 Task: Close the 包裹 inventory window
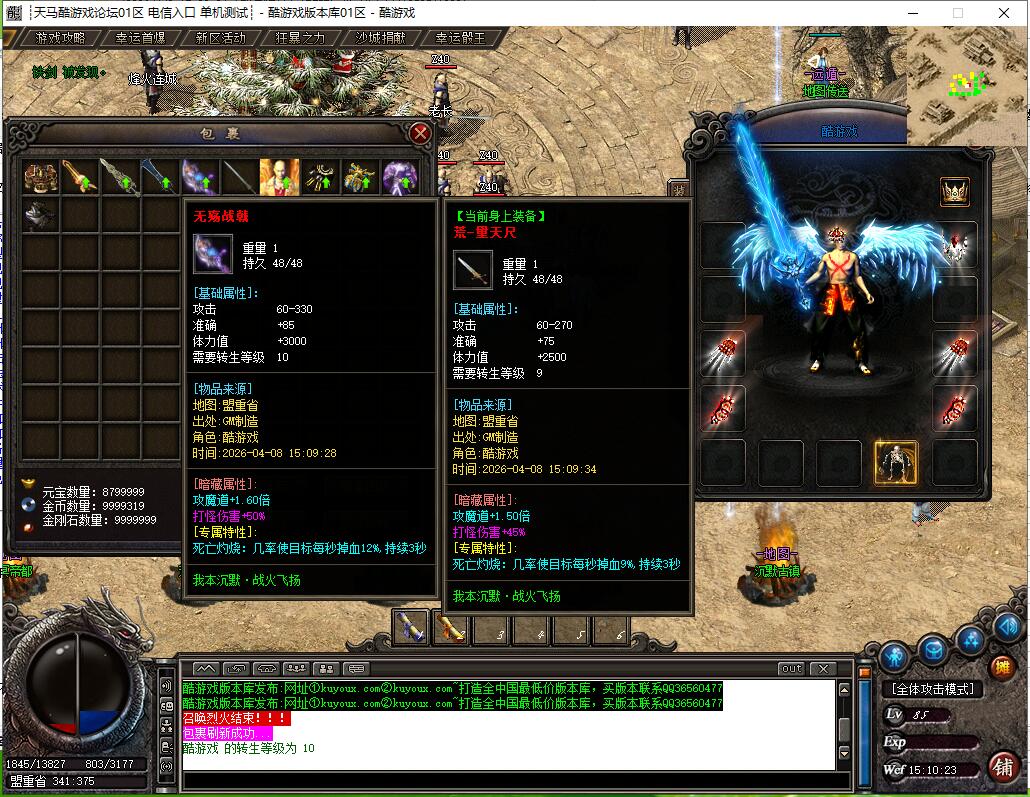[420, 133]
